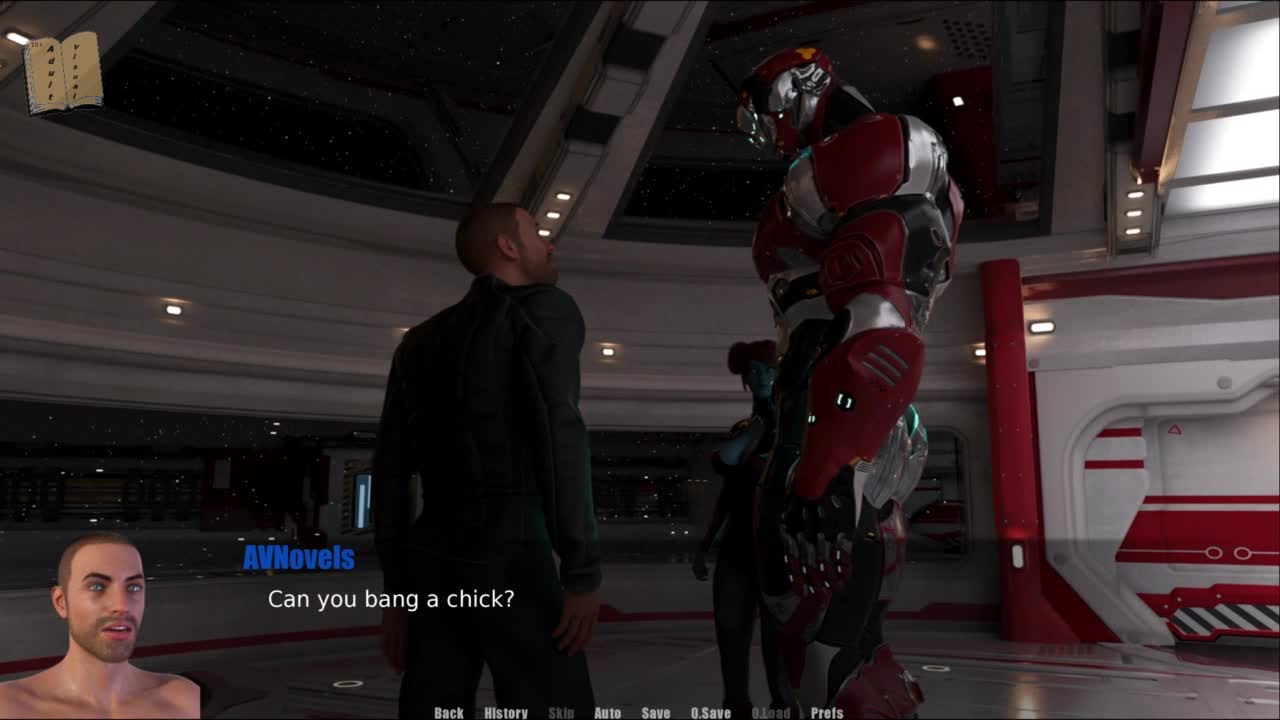Screen dimensions: 1280x720
Task: Activate Skip in the quick menu
Action: tap(561, 713)
